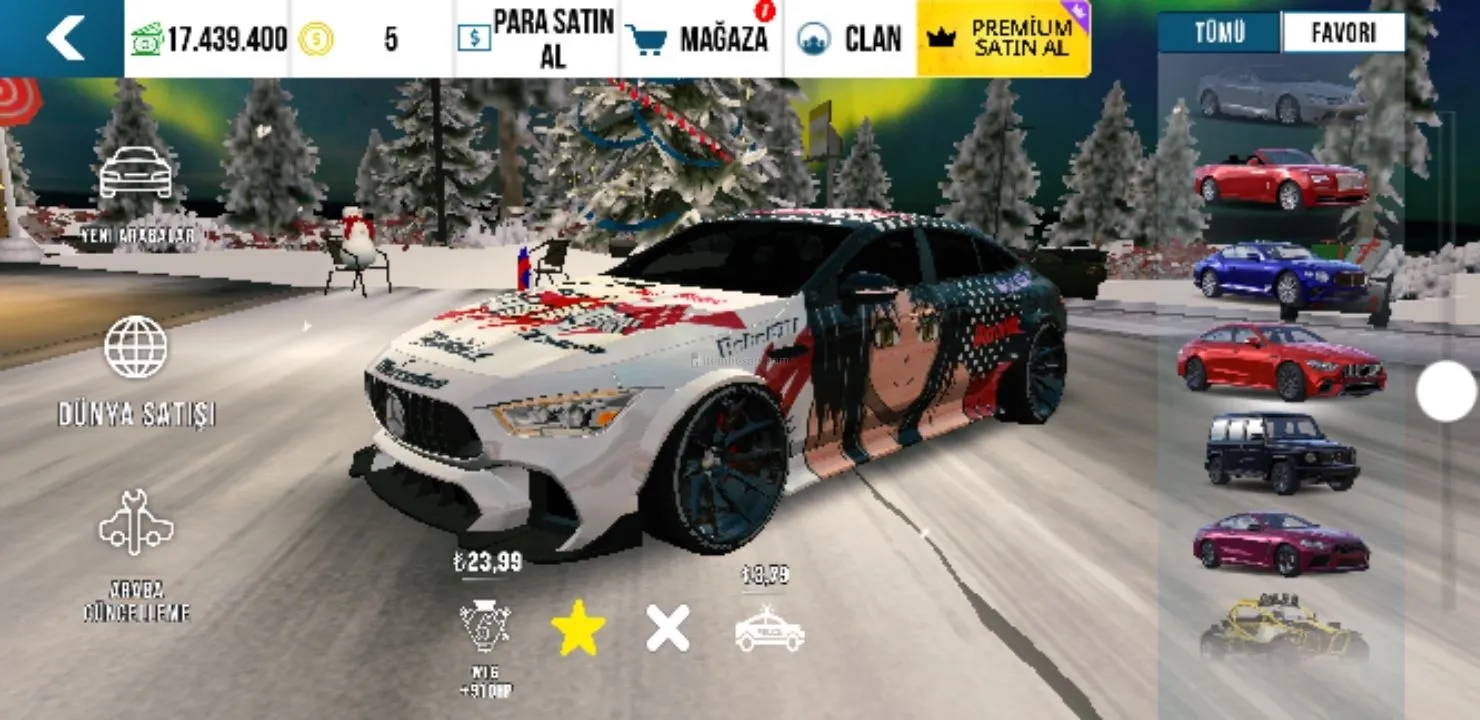Pick the black G-Class SUV thumbnail

click(x=1281, y=453)
